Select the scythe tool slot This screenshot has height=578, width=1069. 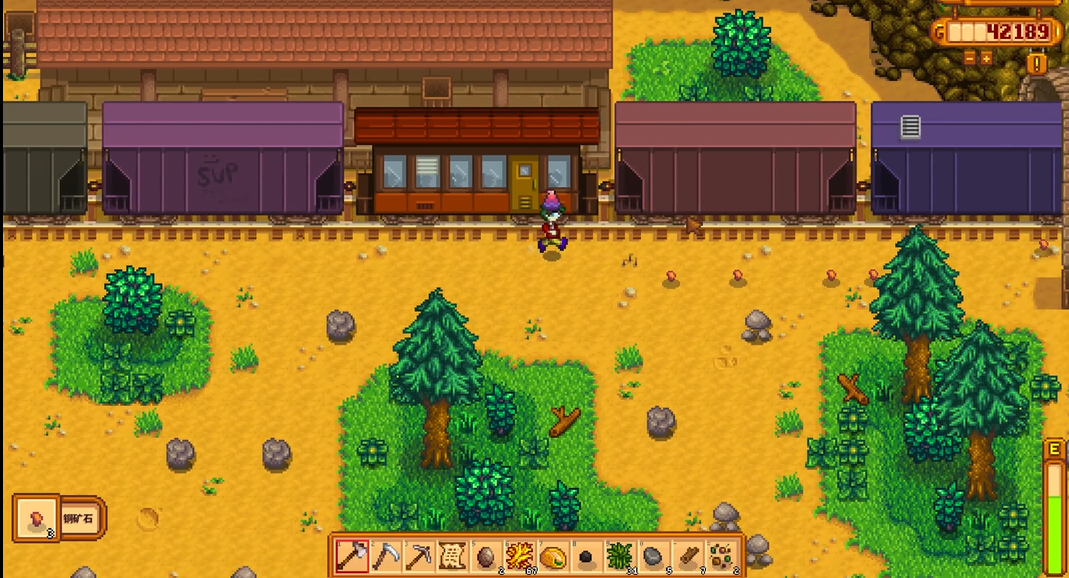click(386, 555)
